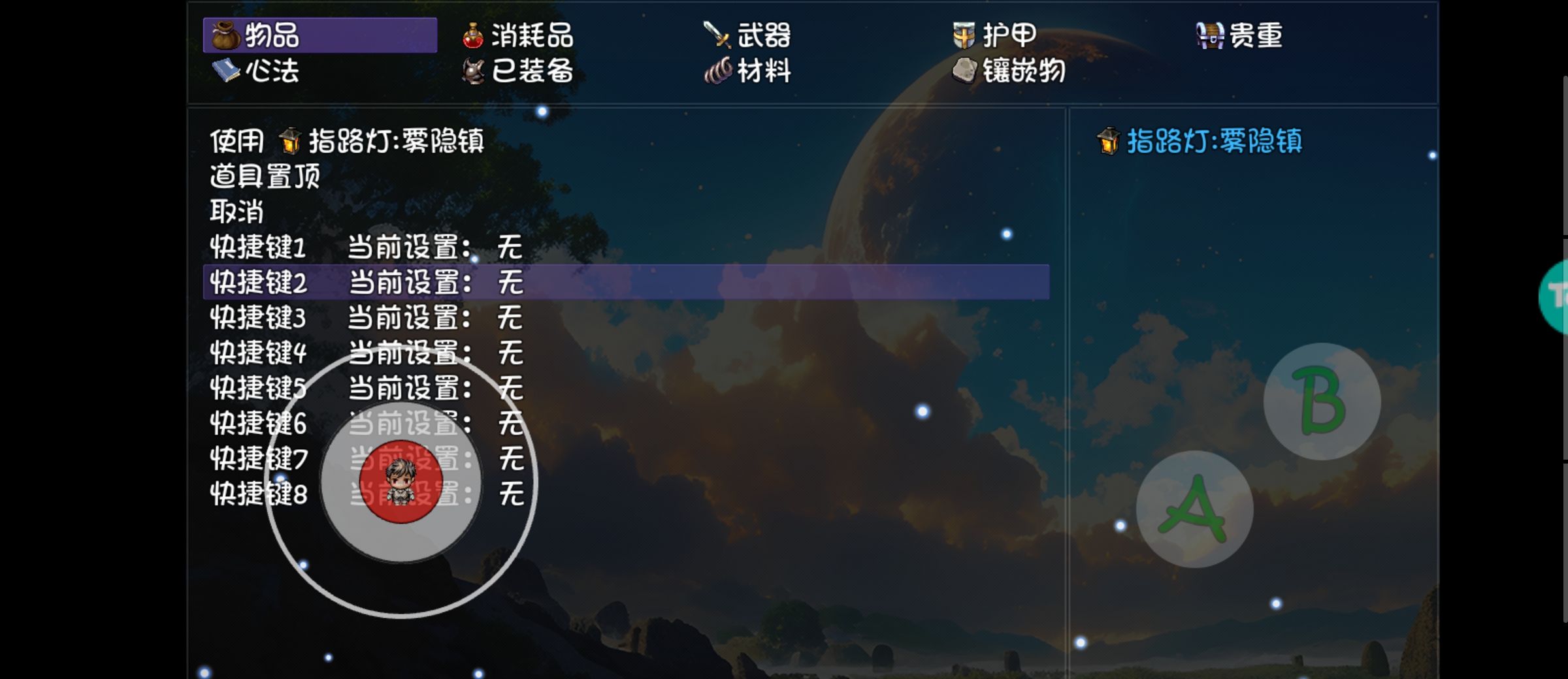Image resolution: width=1568 pixels, height=679 pixels.
Task: Click the lantern icon in the item detail panel
Action: (x=1109, y=142)
